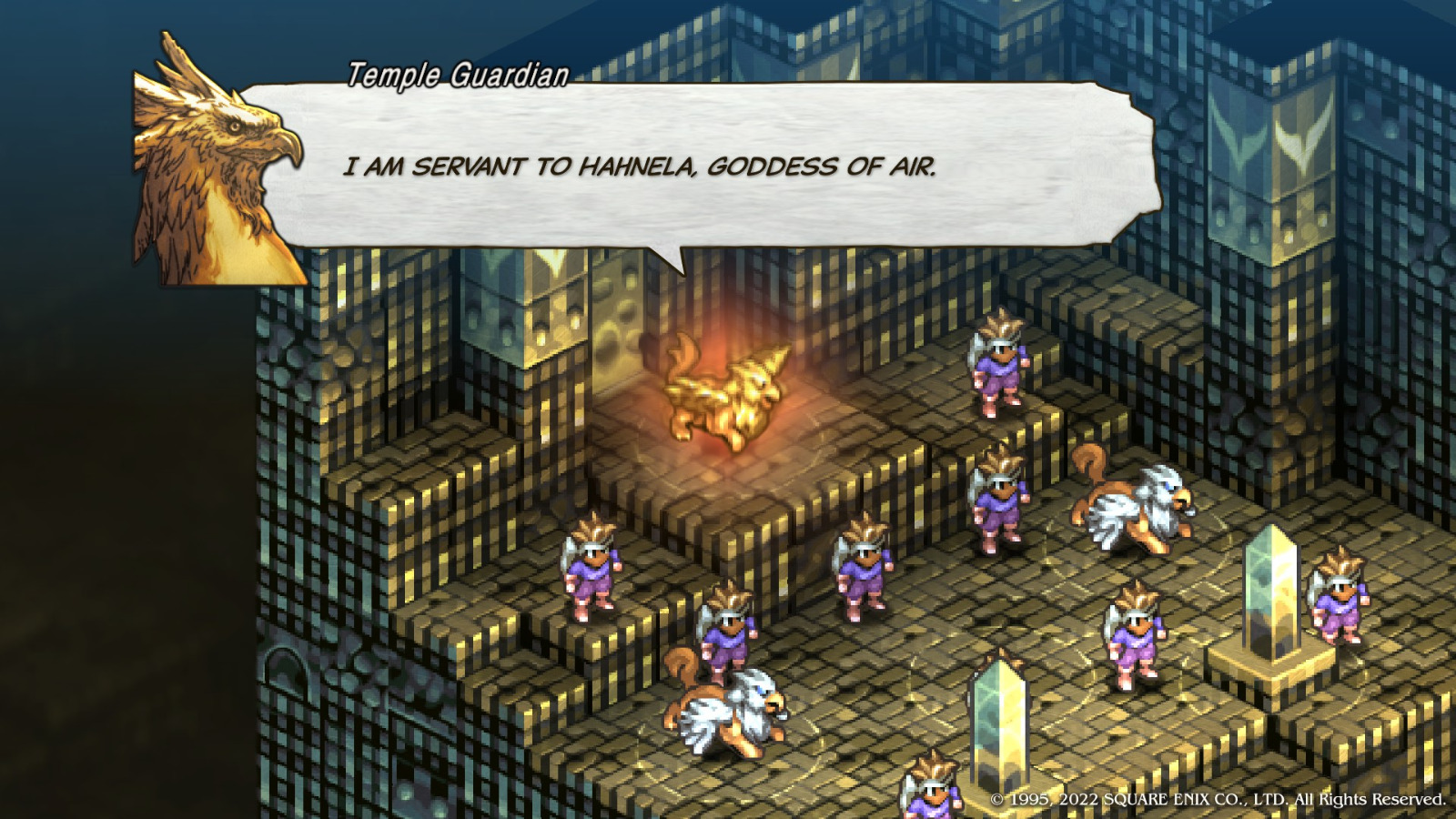
Task: Click the Temple Guardian name label
Action: [455, 77]
